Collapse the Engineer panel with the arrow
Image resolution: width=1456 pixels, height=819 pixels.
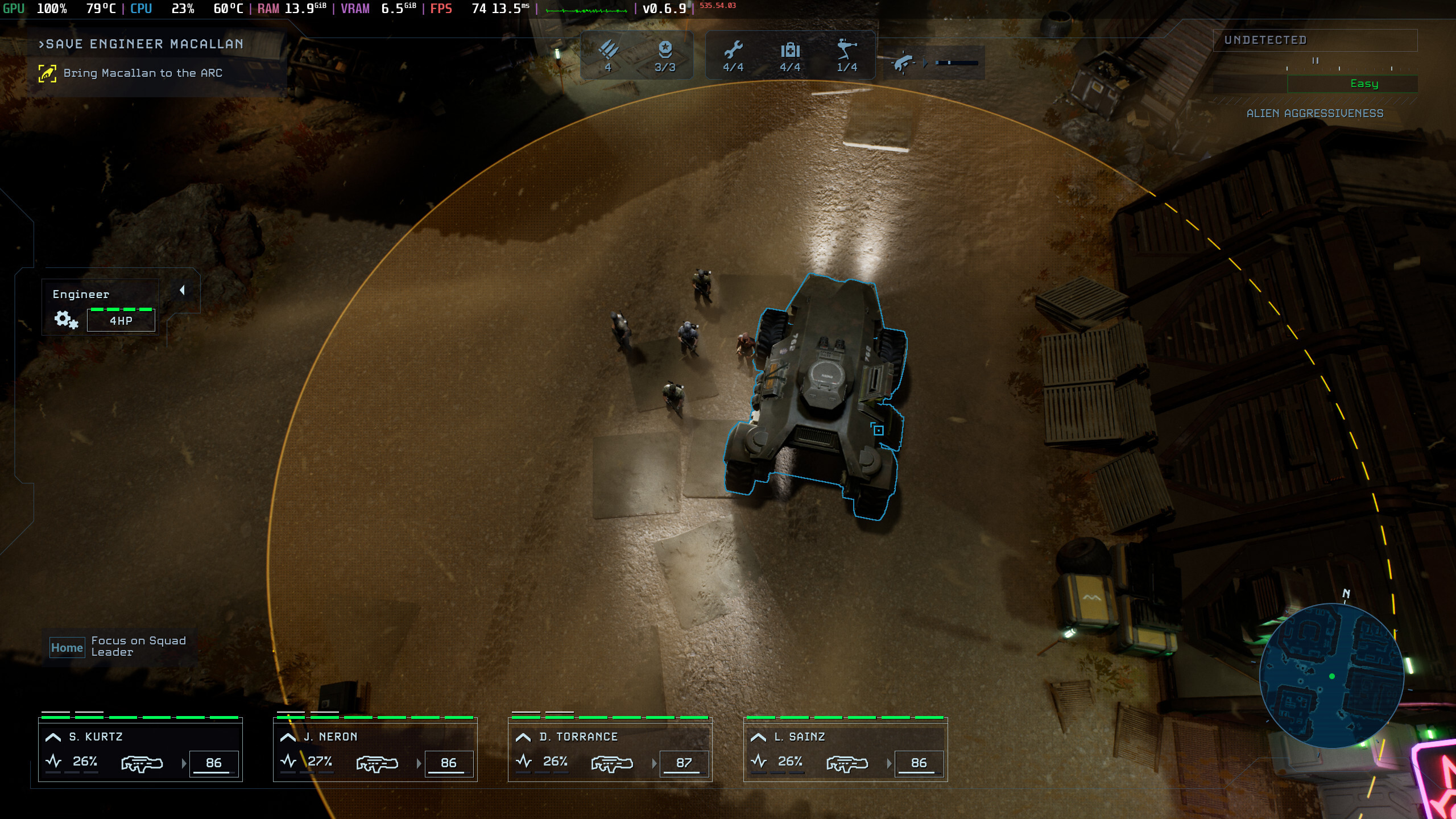click(182, 291)
